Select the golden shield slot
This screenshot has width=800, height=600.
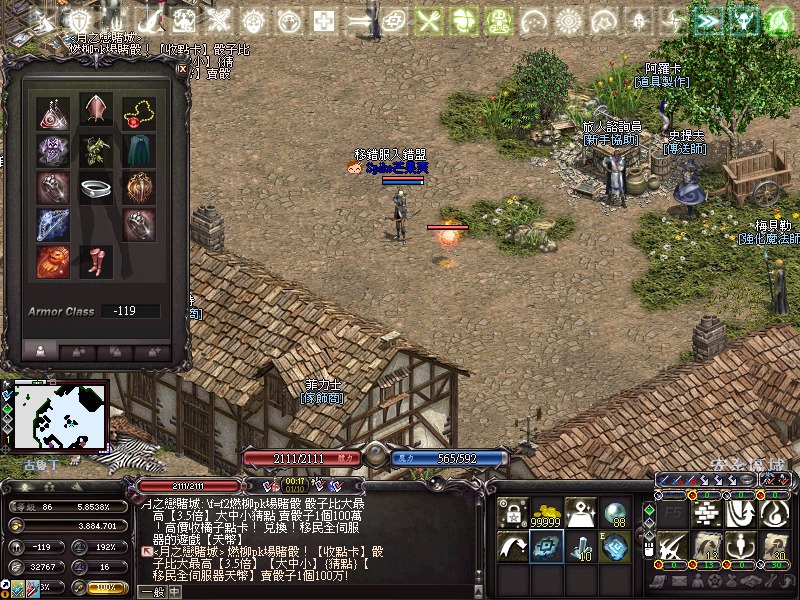[x=138, y=188]
